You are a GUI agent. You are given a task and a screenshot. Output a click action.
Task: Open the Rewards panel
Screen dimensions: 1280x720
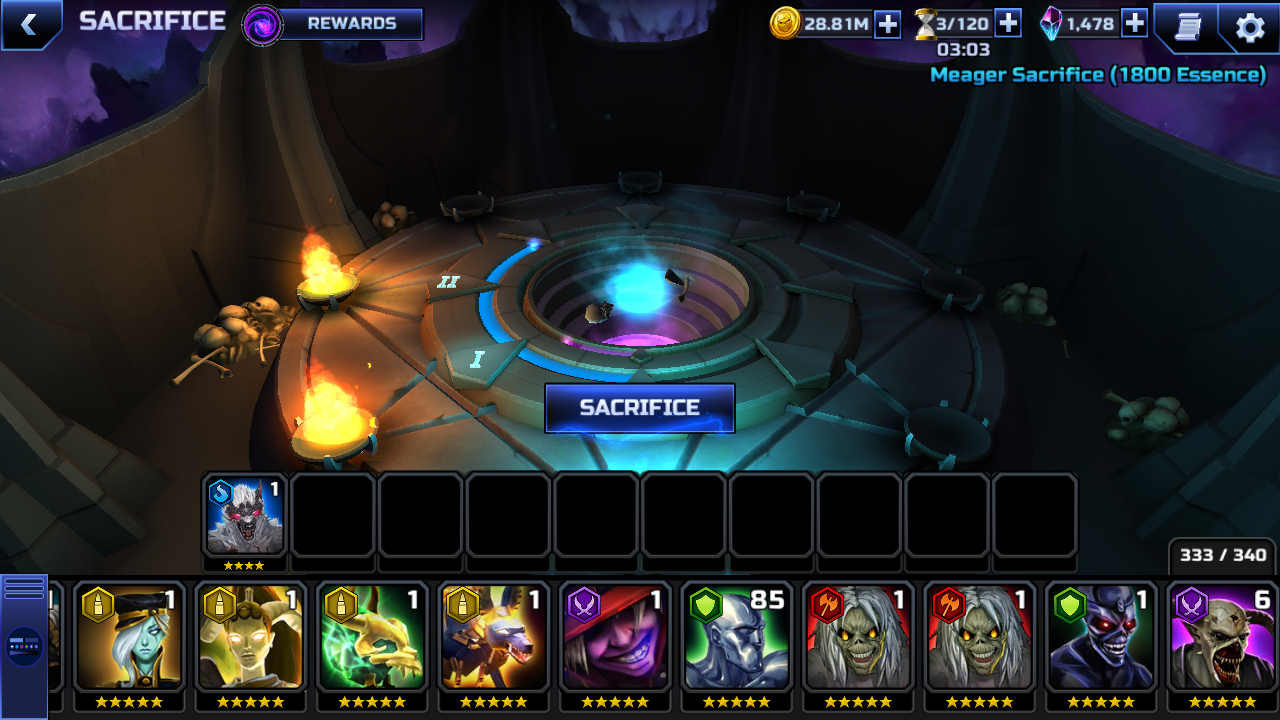point(350,24)
